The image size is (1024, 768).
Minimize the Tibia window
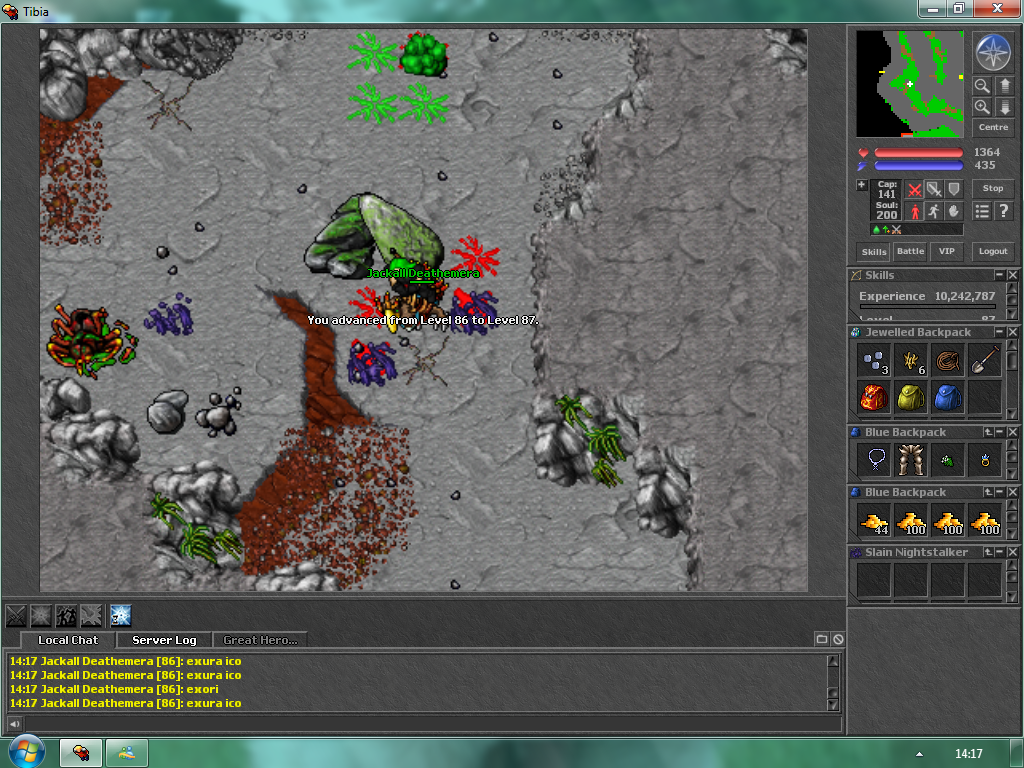[x=932, y=8]
